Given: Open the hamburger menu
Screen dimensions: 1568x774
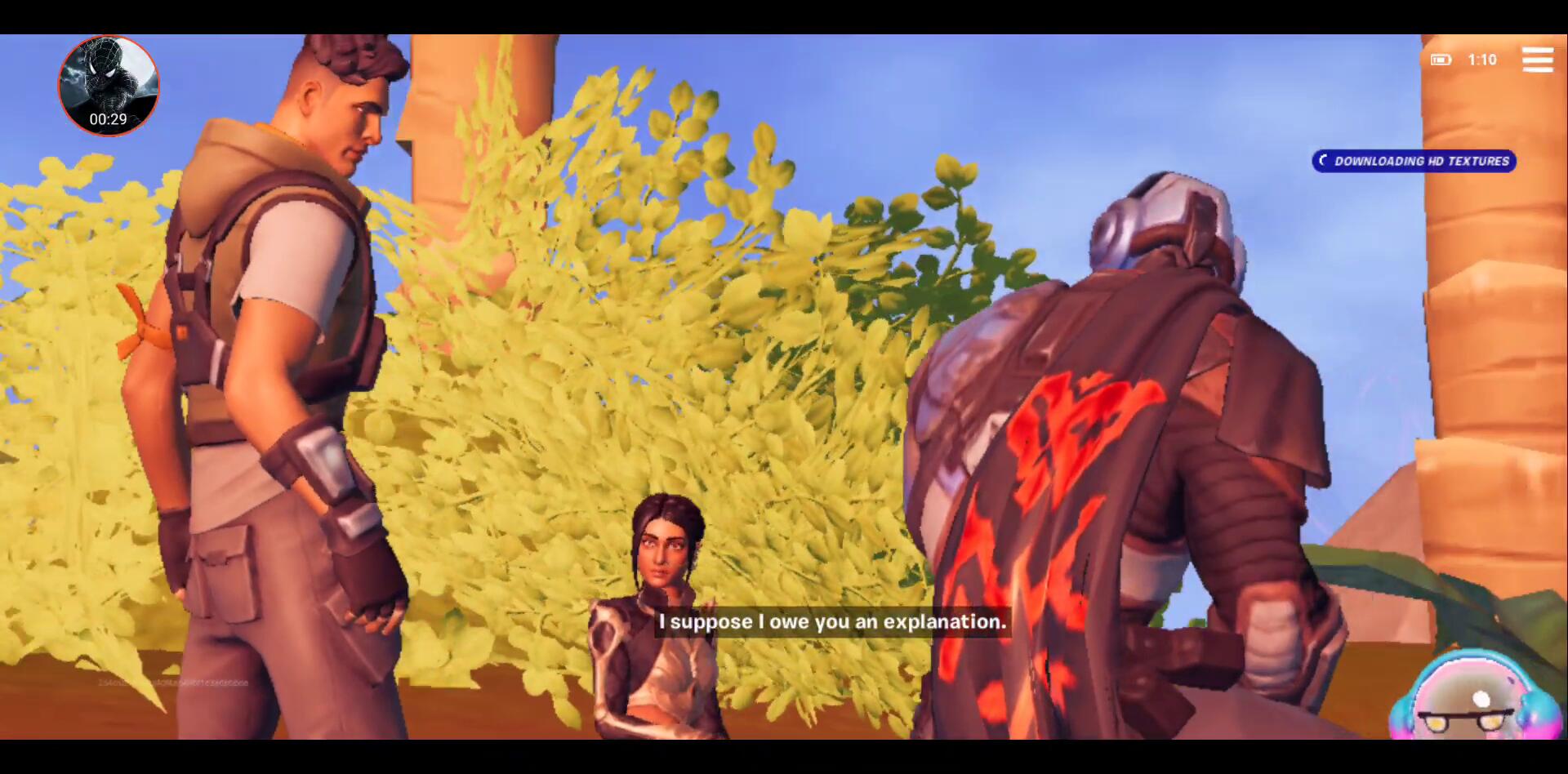Looking at the screenshot, I should click(x=1537, y=60).
